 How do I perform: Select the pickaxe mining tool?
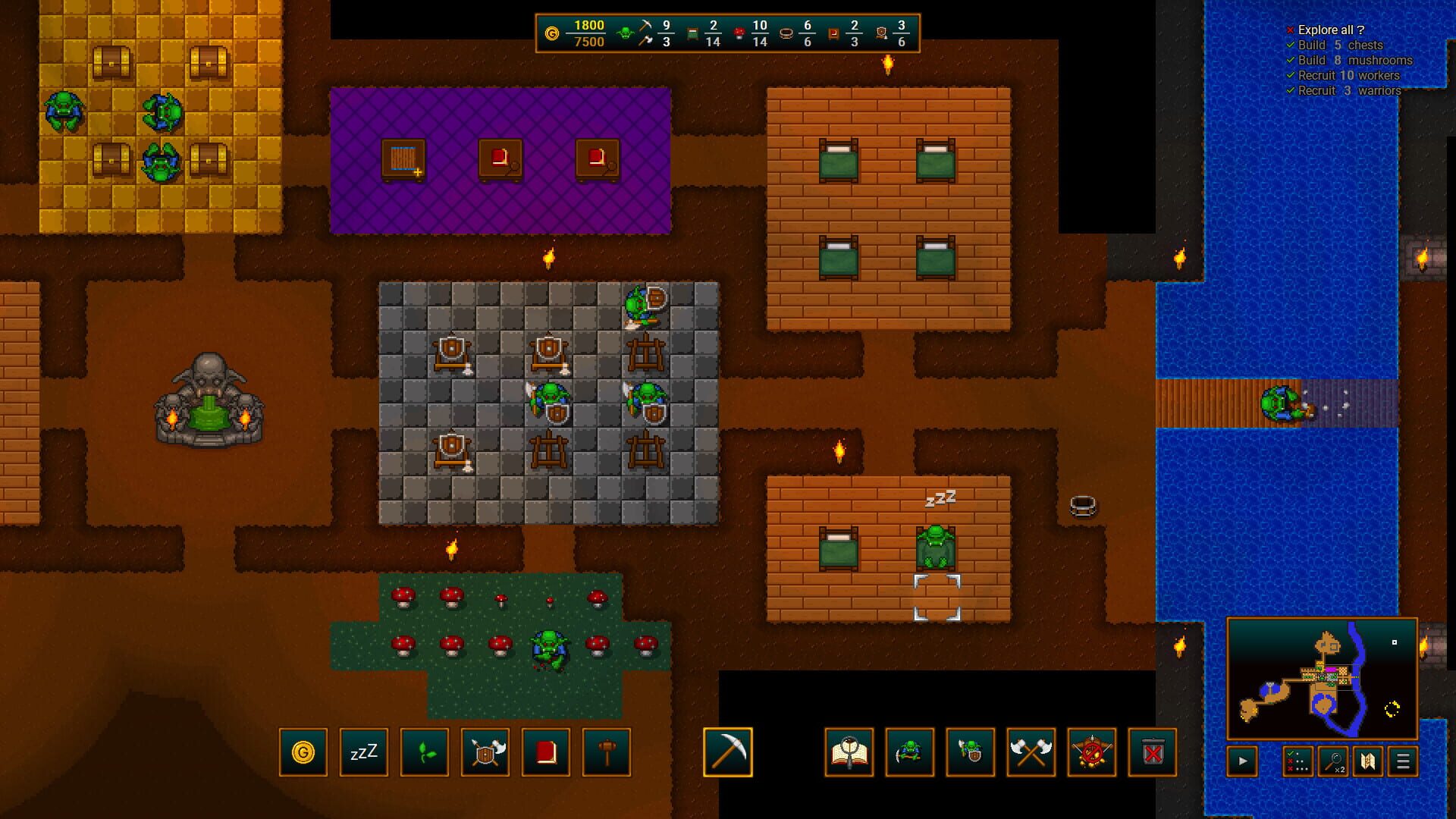[728, 753]
